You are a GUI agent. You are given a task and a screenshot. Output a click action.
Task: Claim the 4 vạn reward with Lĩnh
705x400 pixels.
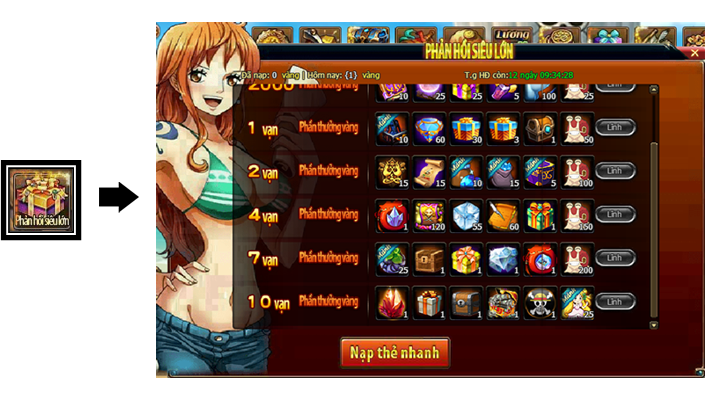click(x=615, y=214)
